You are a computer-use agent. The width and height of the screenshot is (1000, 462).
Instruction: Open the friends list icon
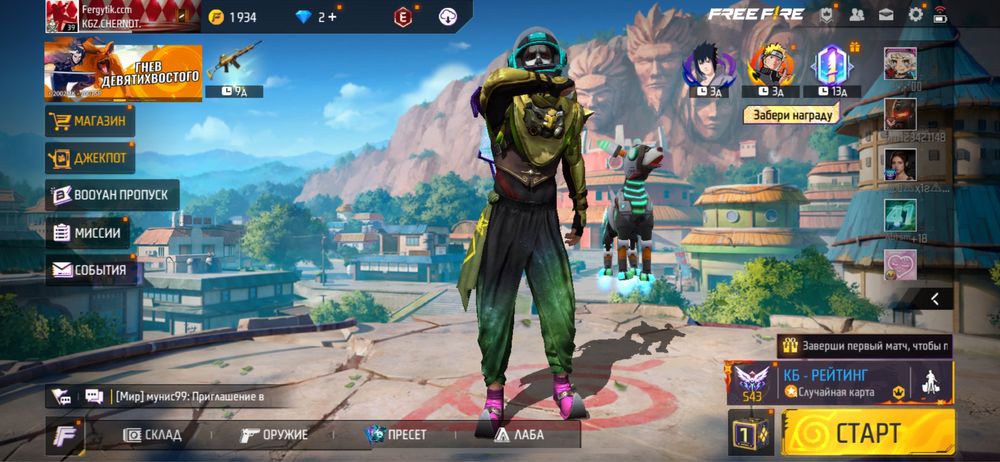(857, 14)
